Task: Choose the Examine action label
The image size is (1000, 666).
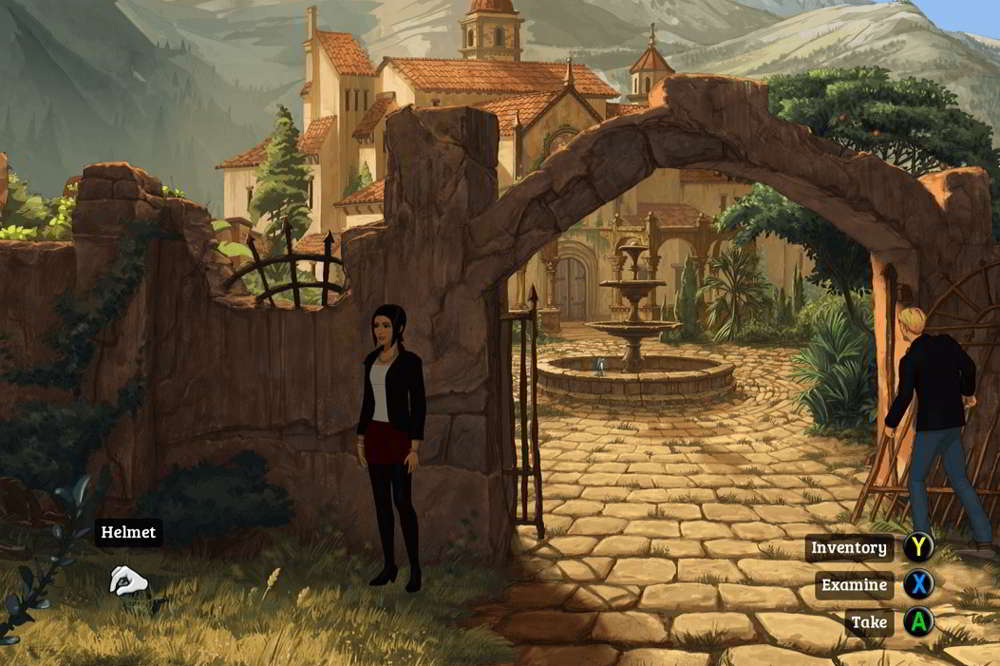Action: [853, 585]
